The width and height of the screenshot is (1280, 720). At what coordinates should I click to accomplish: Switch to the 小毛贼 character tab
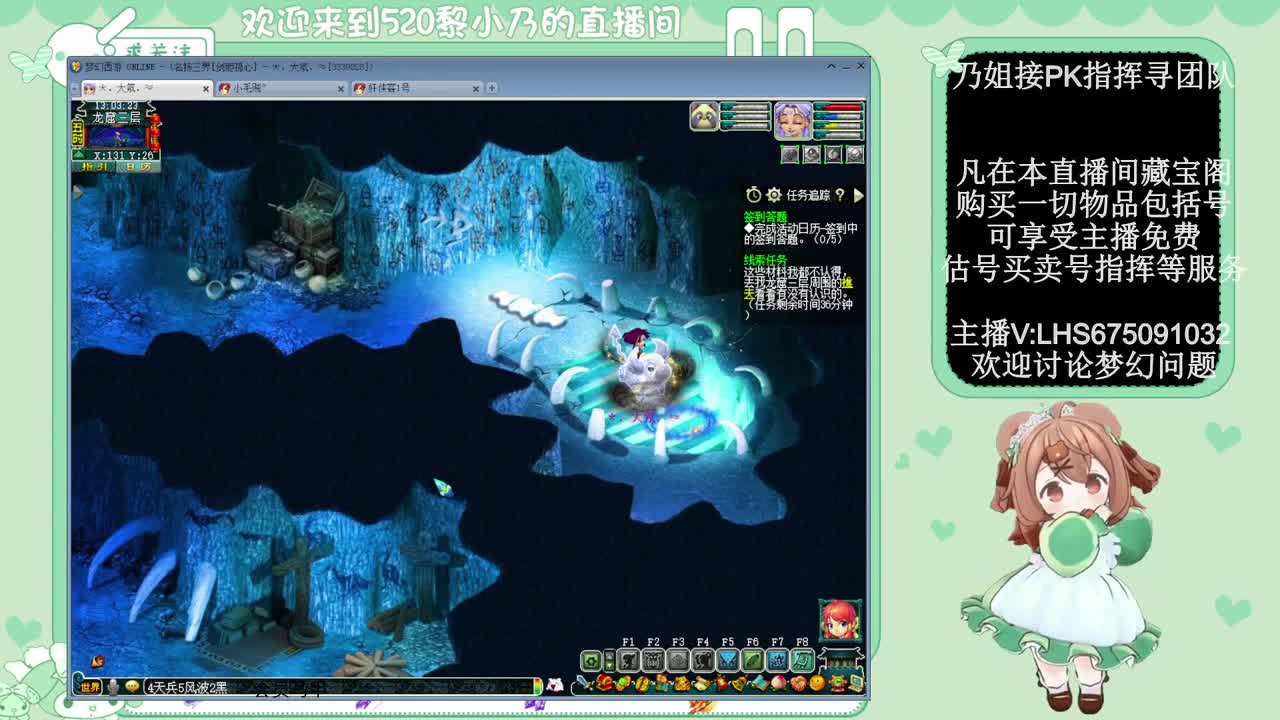point(245,88)
